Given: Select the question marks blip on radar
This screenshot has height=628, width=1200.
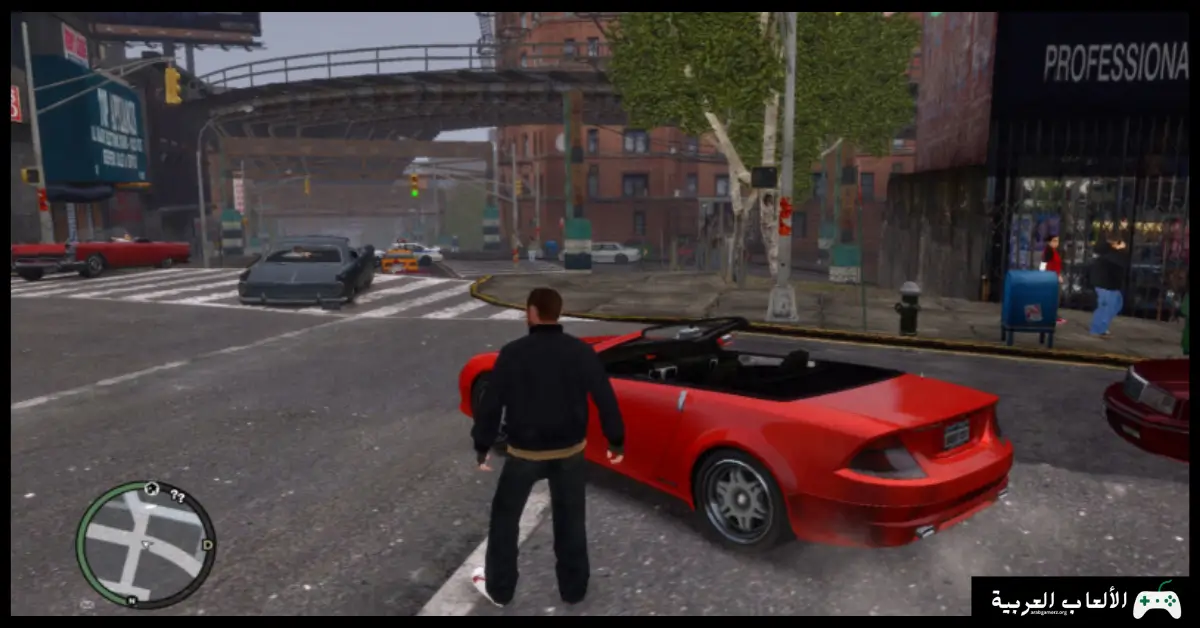Looking at the screenshot, I should click(x=178, y=495).
